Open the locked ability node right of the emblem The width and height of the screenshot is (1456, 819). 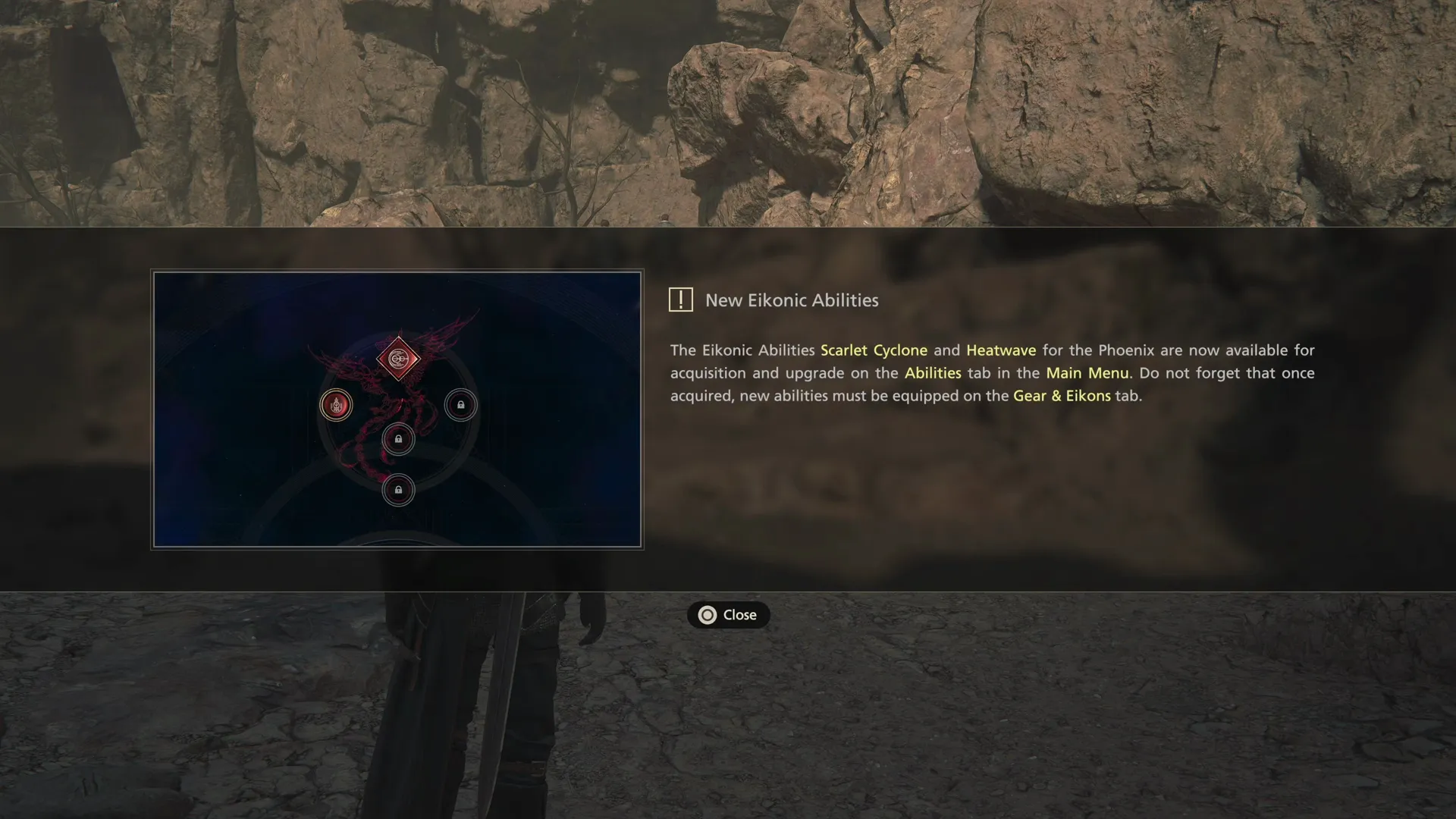[x=461, y=406]
